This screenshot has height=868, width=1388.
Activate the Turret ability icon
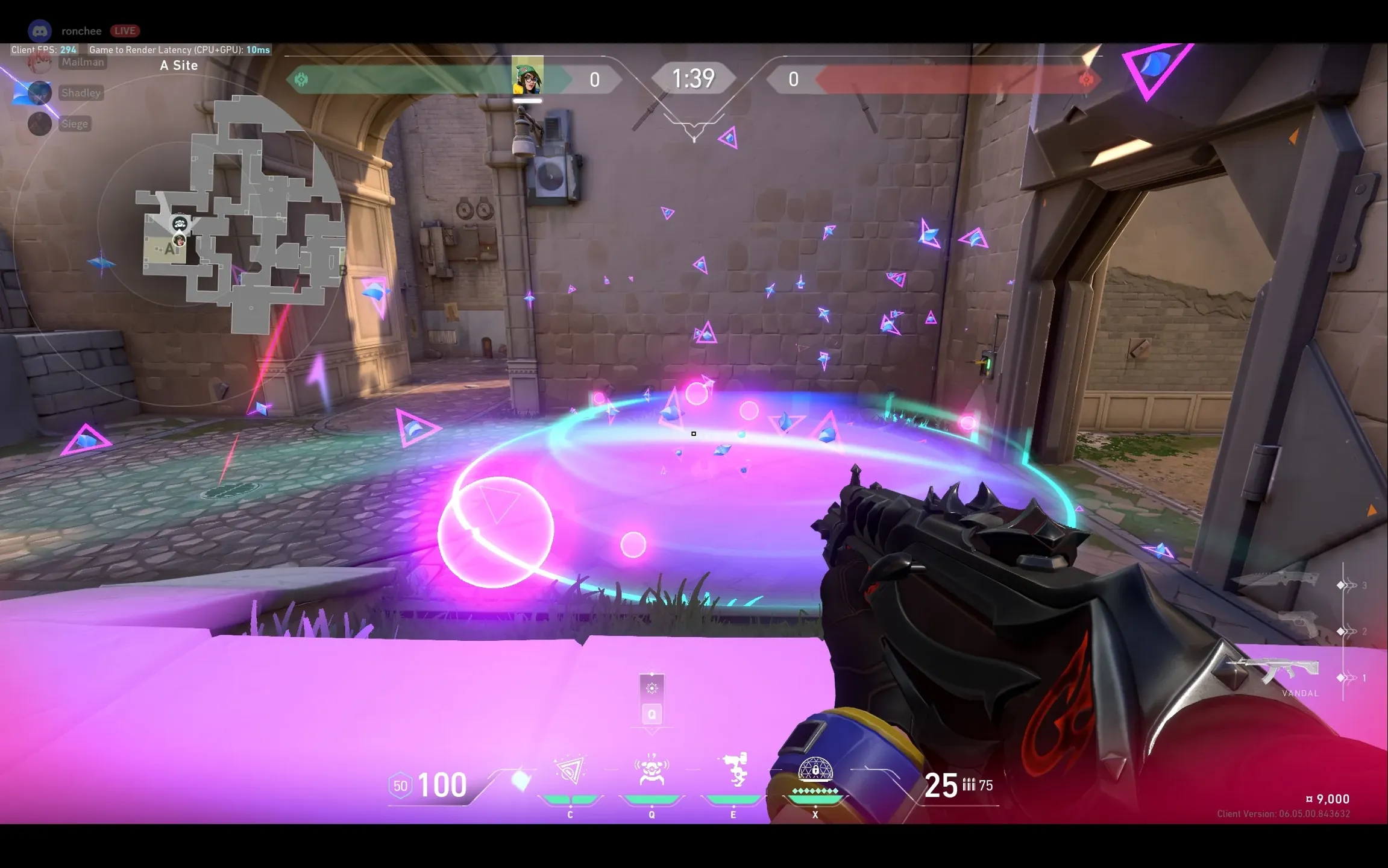coord(734,769)
